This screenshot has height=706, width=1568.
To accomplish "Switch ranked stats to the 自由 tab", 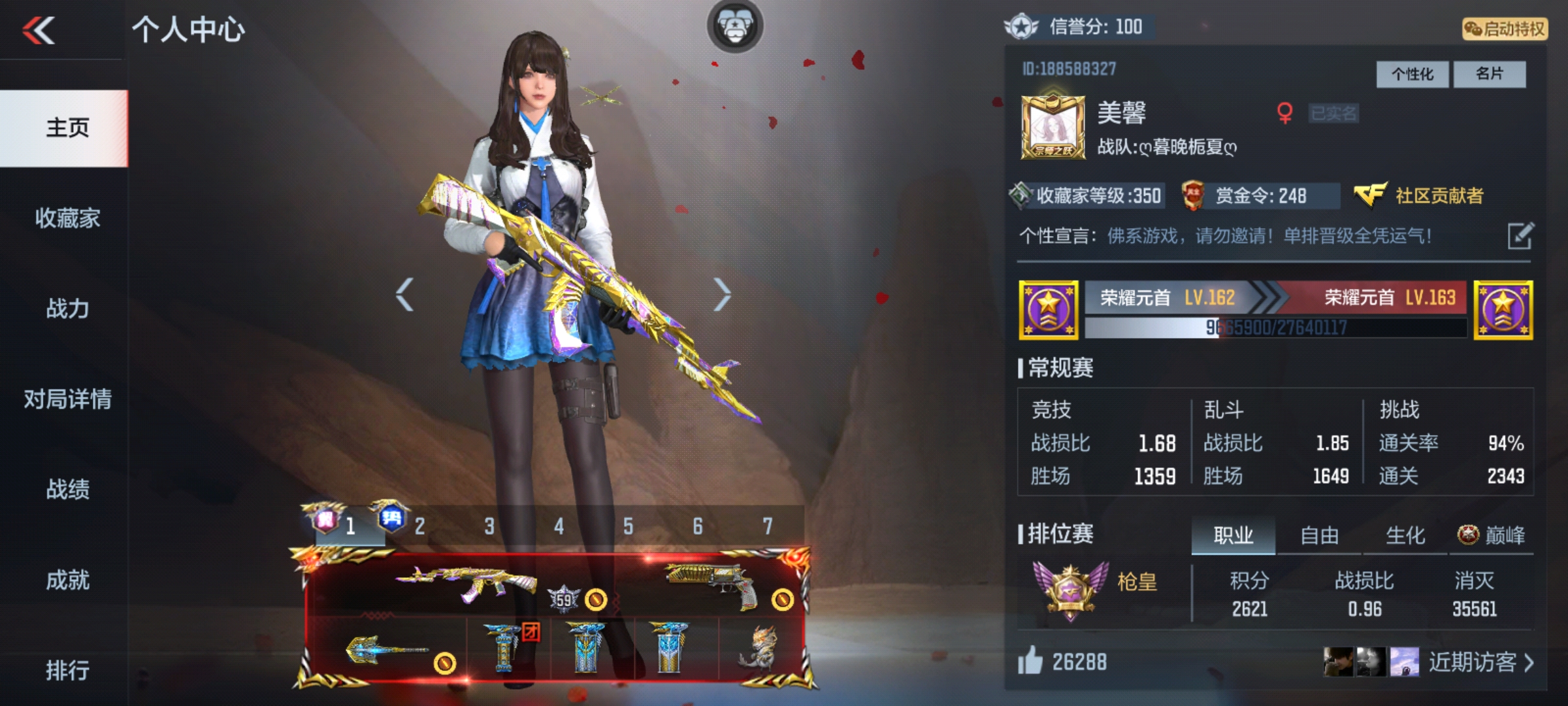I will [x=1319, y=536].
